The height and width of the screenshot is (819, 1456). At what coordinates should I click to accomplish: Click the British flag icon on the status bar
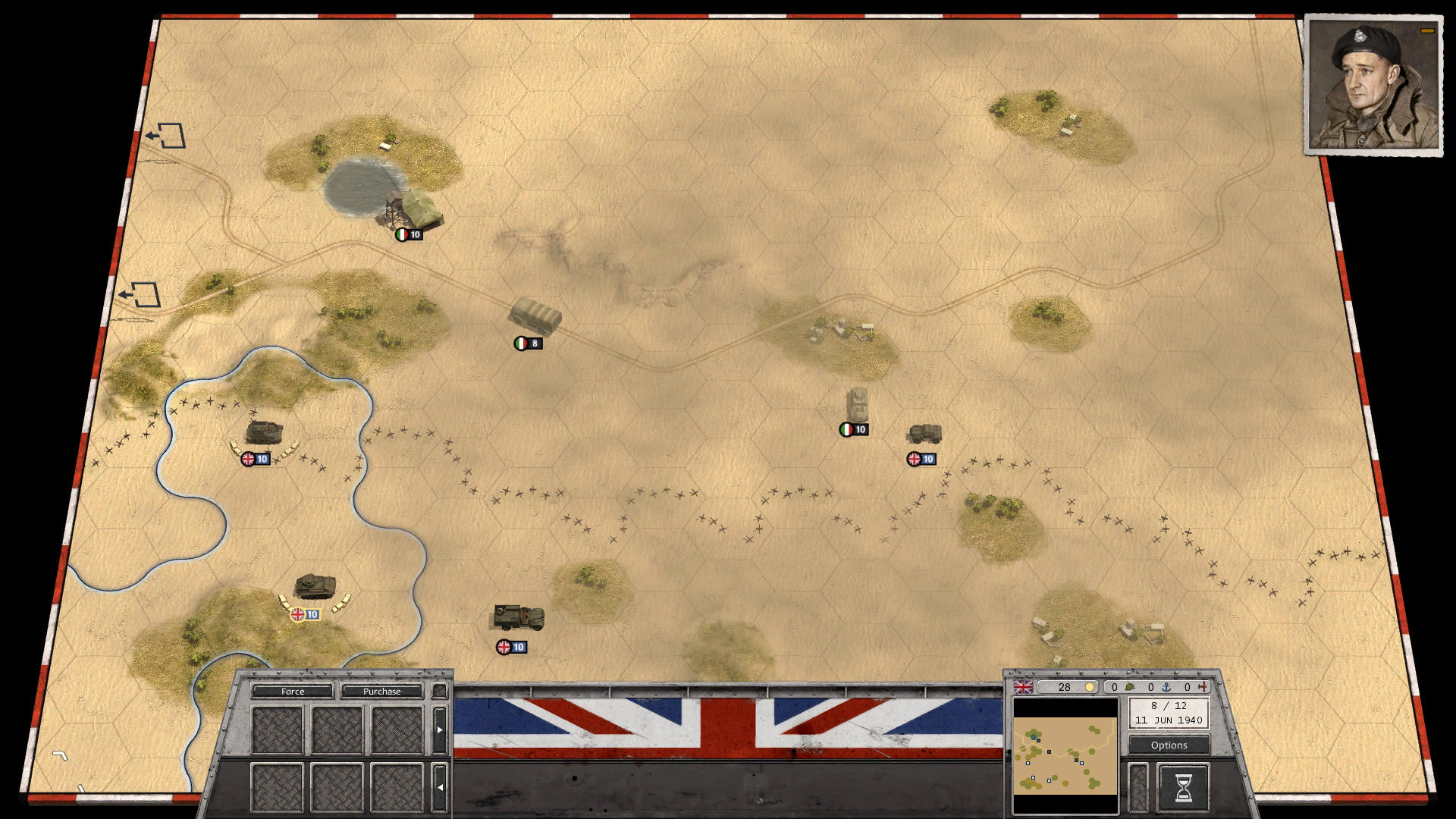(x=1023, y=687)
